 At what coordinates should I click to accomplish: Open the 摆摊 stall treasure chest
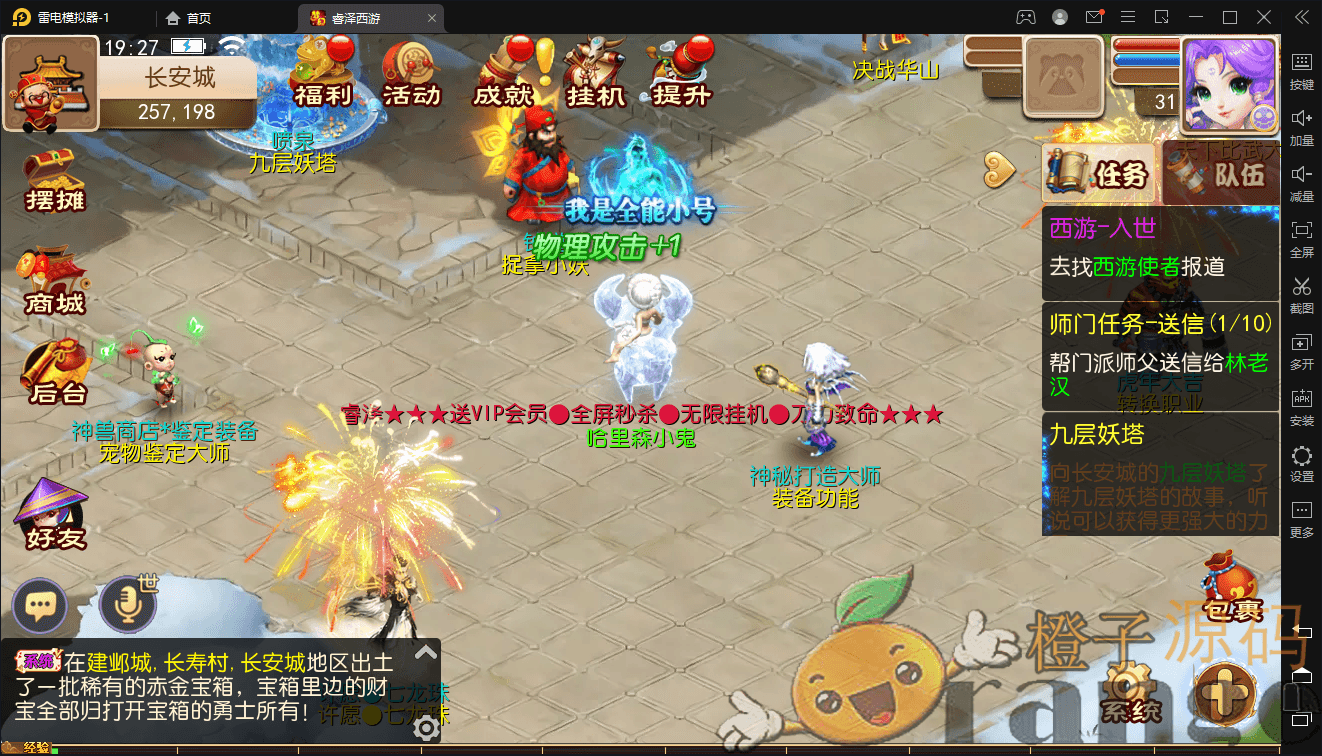pos(55,180)
